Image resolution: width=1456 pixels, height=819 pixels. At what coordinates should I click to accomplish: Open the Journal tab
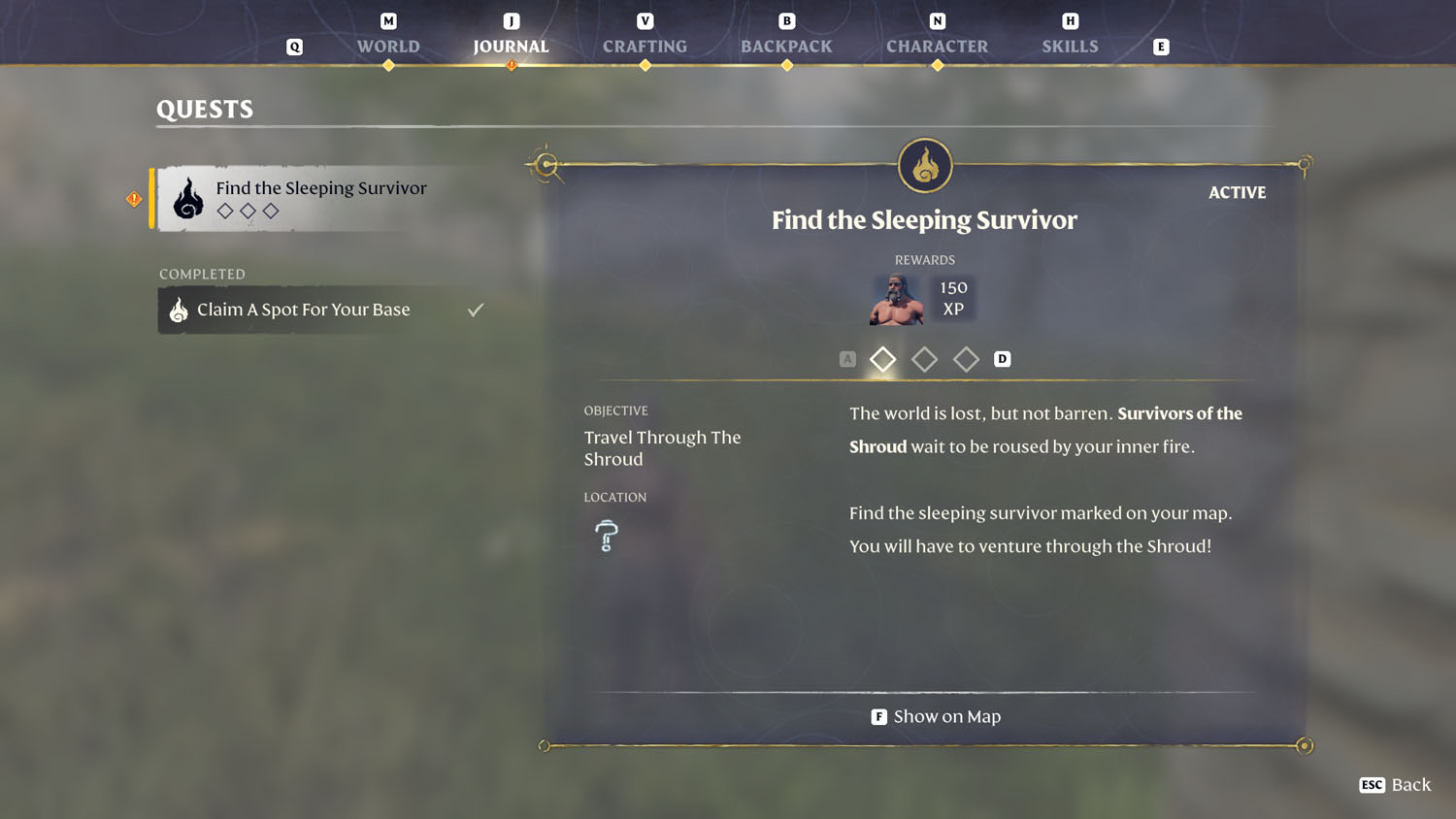pos(511,46)
